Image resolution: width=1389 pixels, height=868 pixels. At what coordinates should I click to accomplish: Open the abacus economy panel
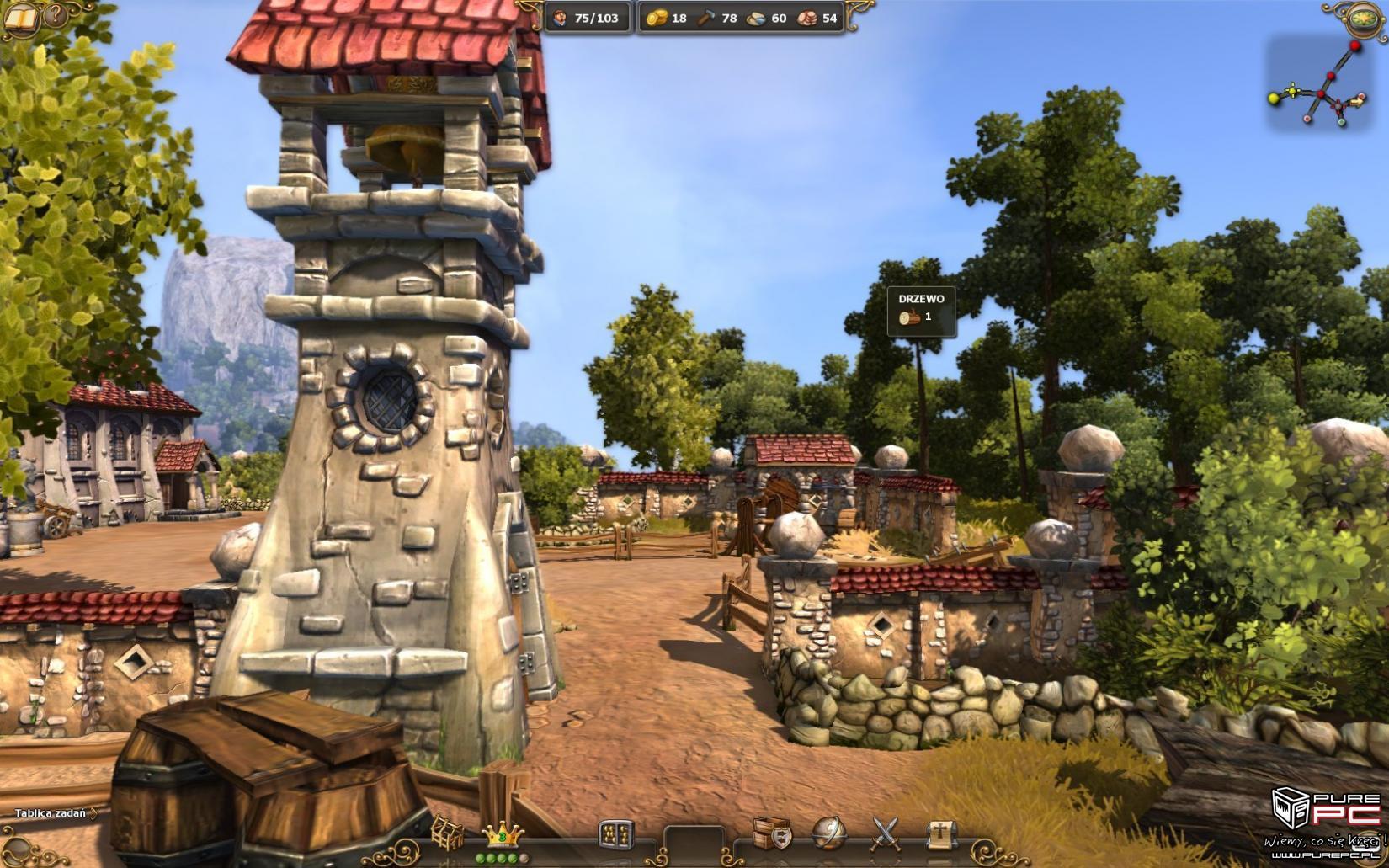click(x=615, y=835)
